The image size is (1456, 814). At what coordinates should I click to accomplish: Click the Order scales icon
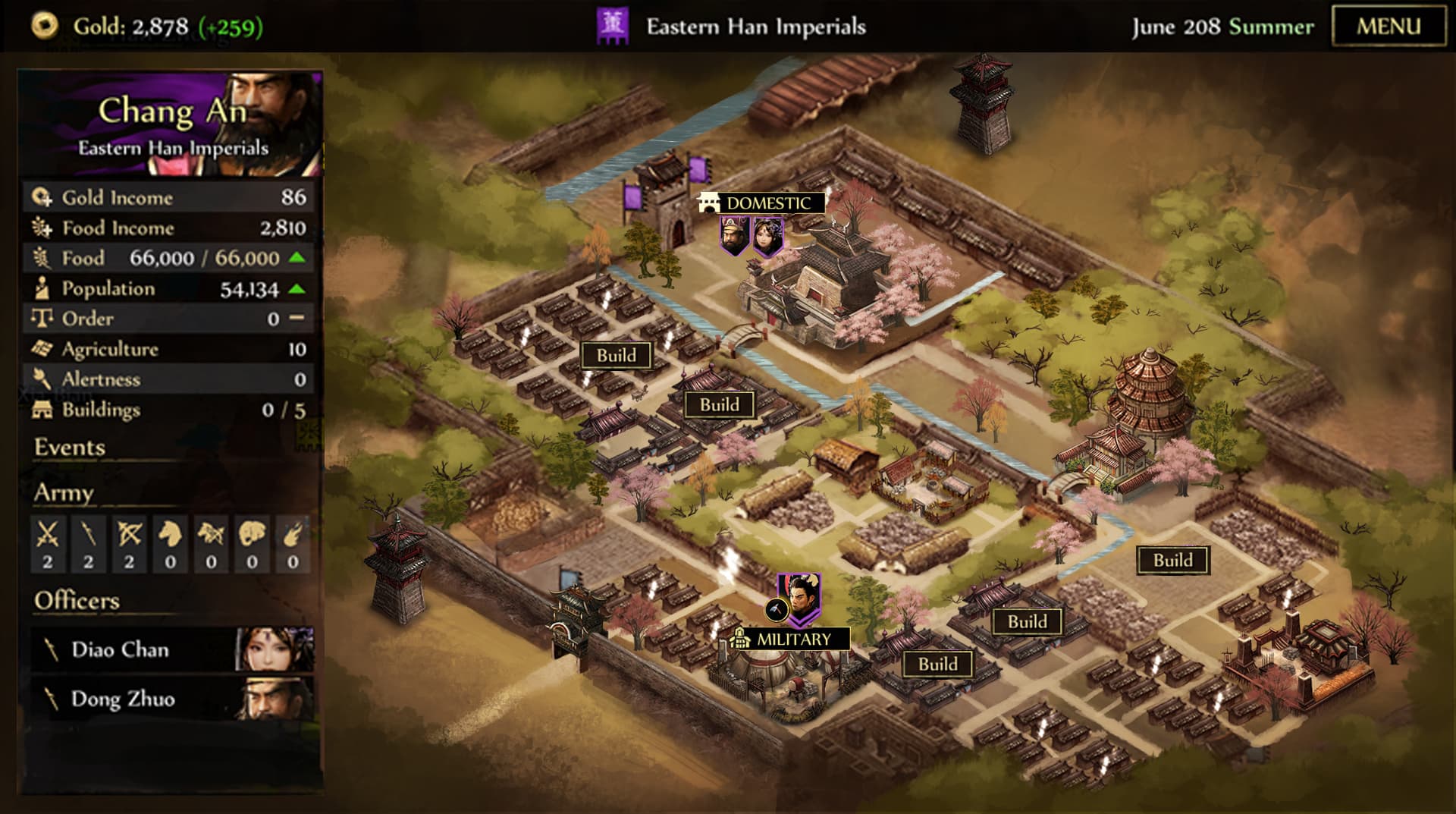tap(42, 319)
